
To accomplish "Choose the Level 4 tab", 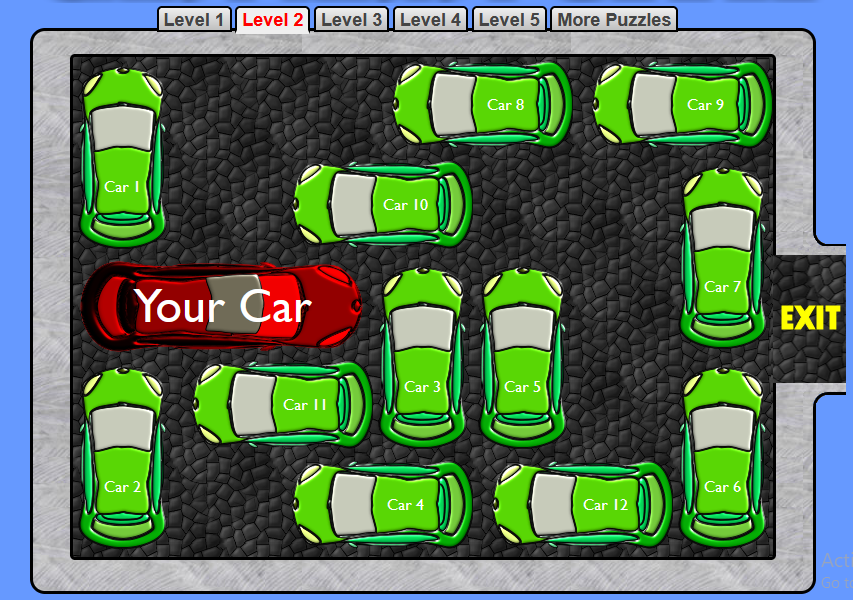I will (x=431, y=20).
